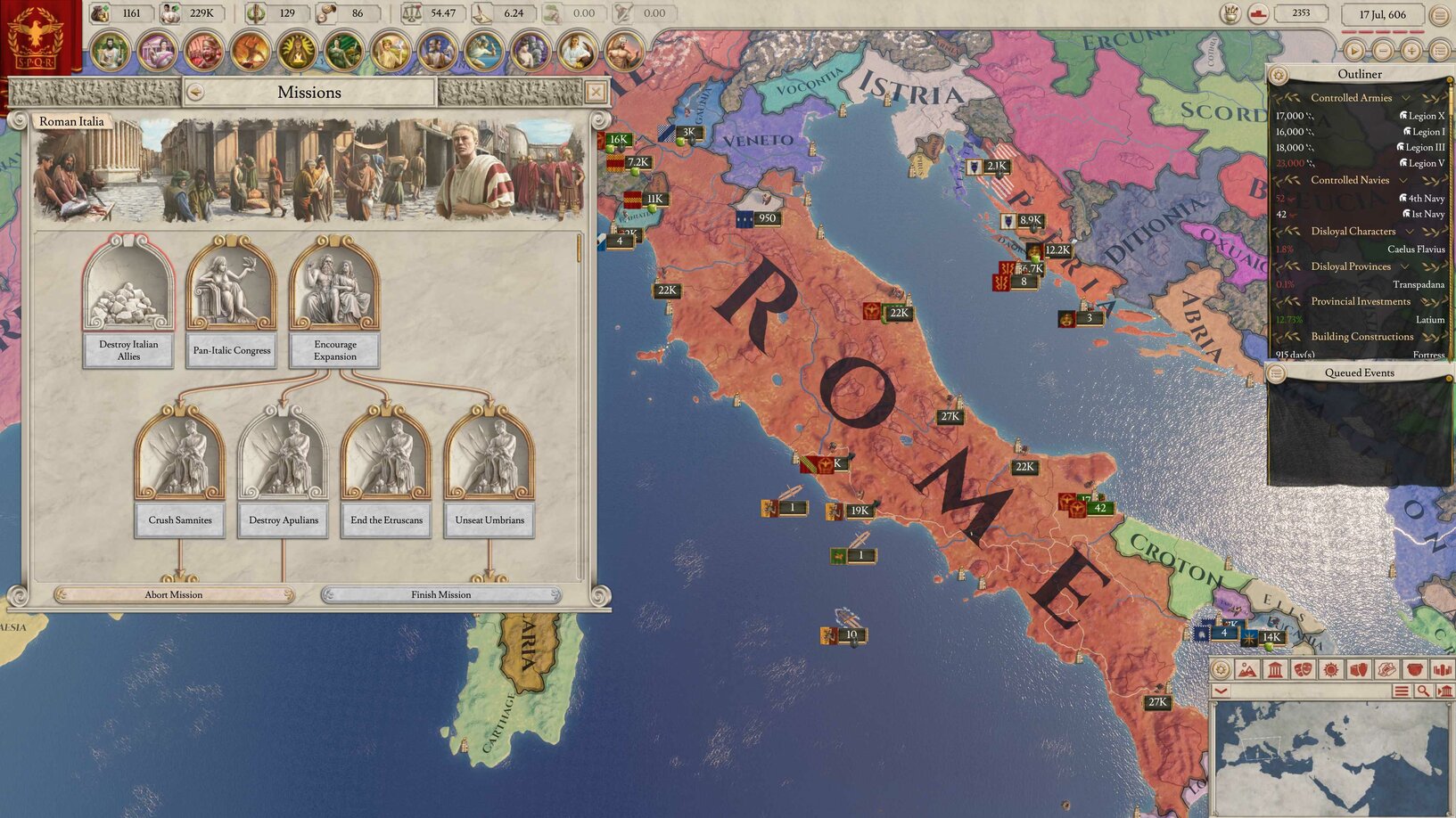Click the Abort Mission button
This screenshot has width=1456, height=818.
174,594
